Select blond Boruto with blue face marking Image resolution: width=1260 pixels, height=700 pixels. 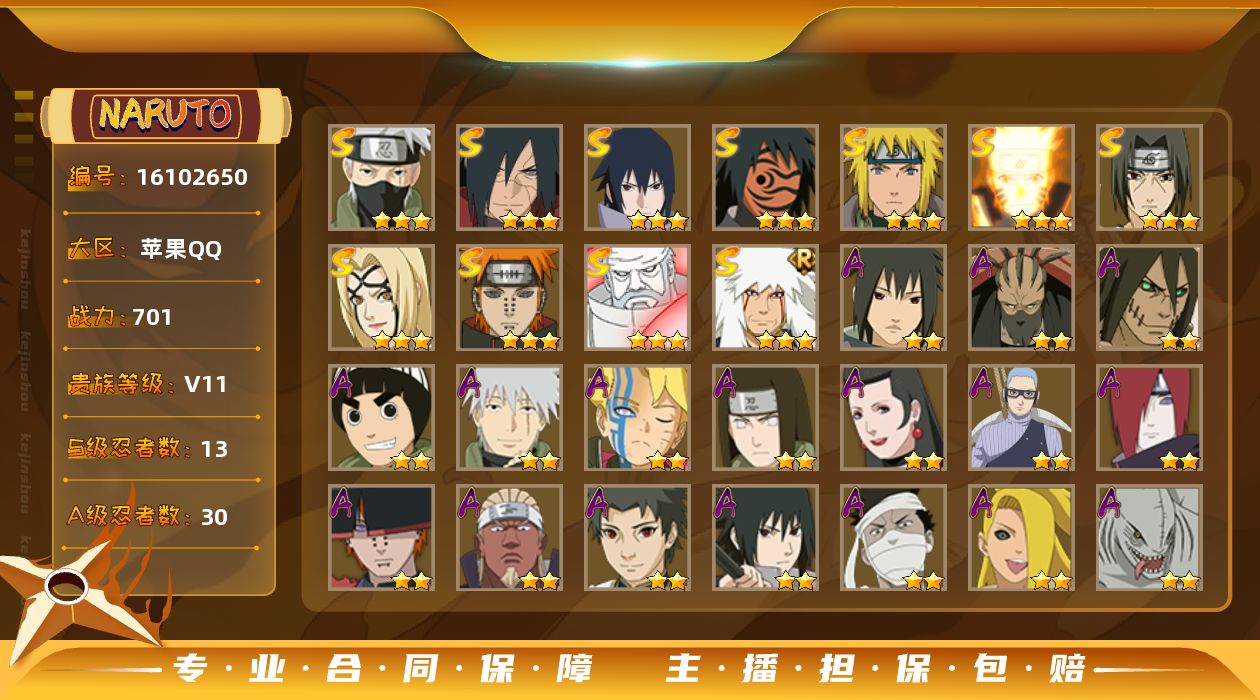point(637,418)
